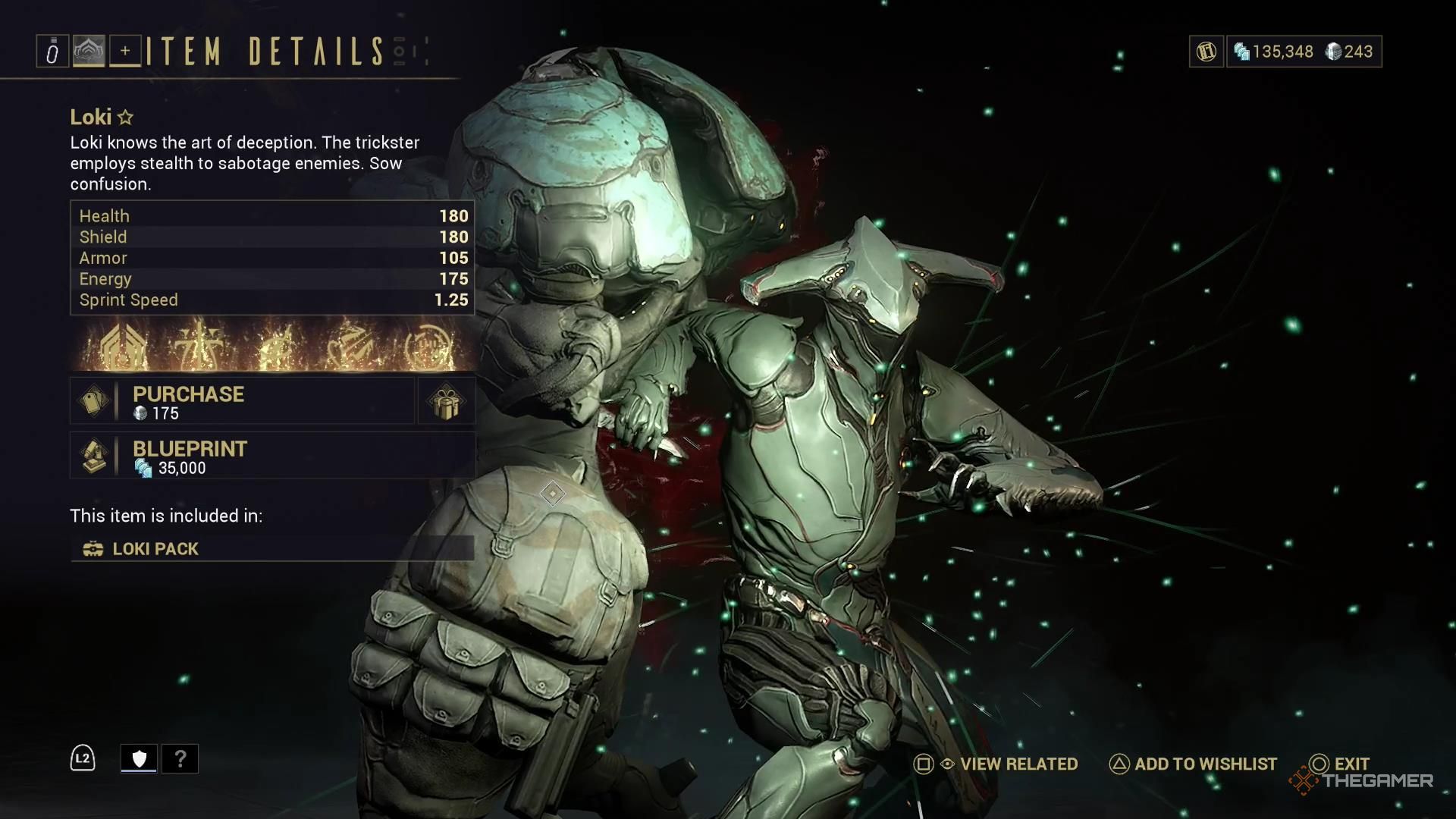
Task: Open the icon button left of the credits
Action: pyautogui.click(x=1206, y=52)
